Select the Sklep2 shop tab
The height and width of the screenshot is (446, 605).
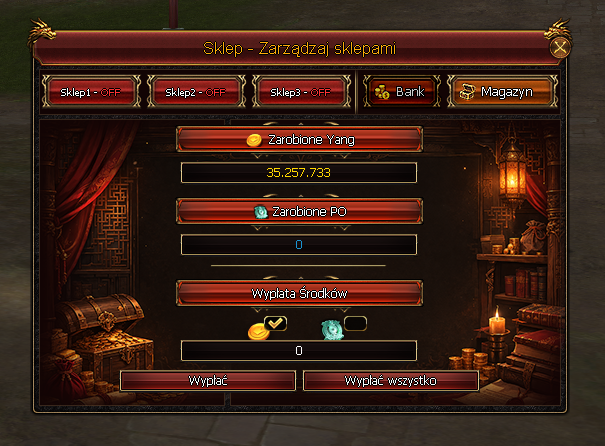(x=195, y=91)
